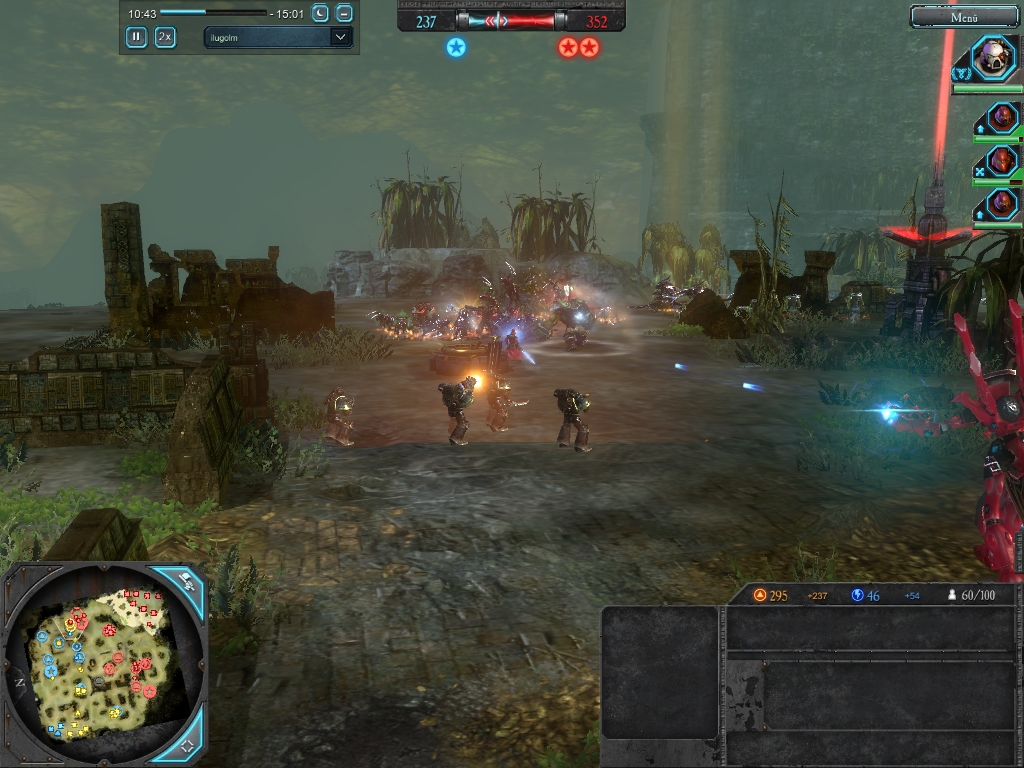Toggle the crescent moon replay button
This screenshot has height=768, width=1024.
pyautogui.click(x=320, y=13)
